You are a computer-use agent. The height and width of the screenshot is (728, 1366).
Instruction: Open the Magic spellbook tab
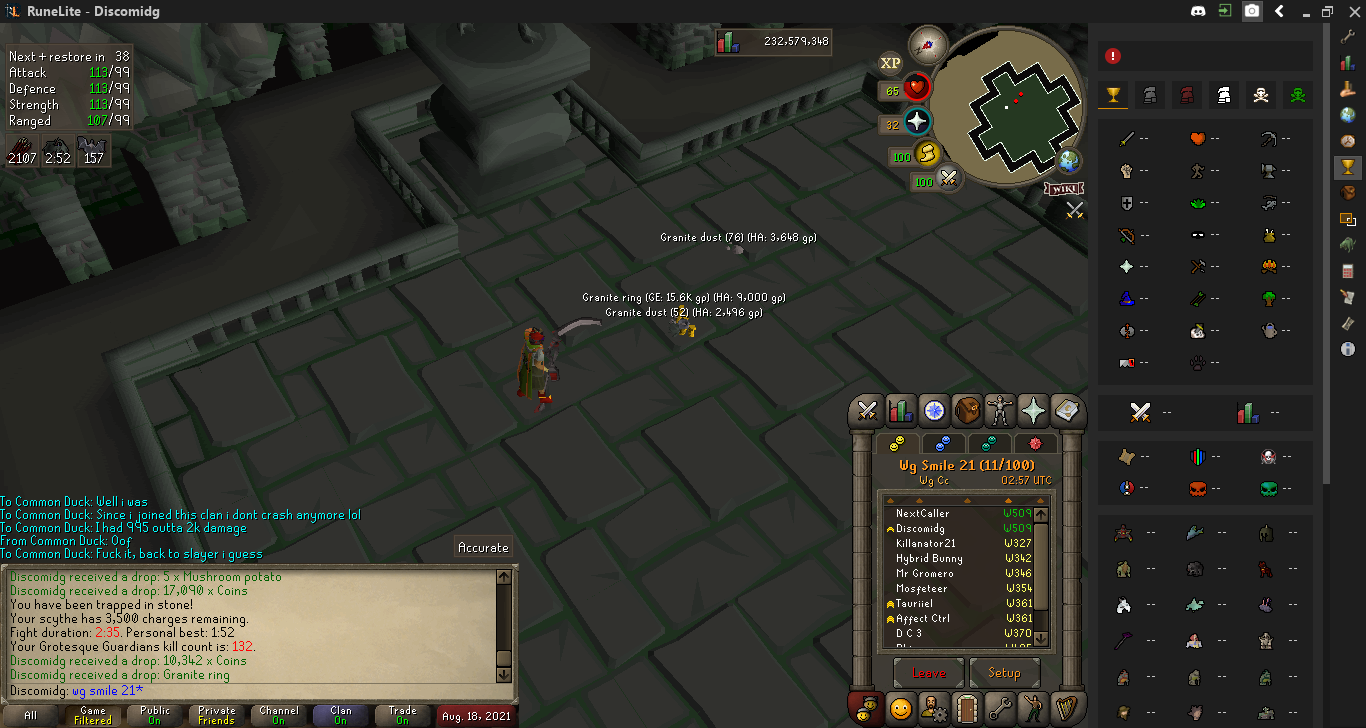pyautogui.click(x=1066, y=410)
